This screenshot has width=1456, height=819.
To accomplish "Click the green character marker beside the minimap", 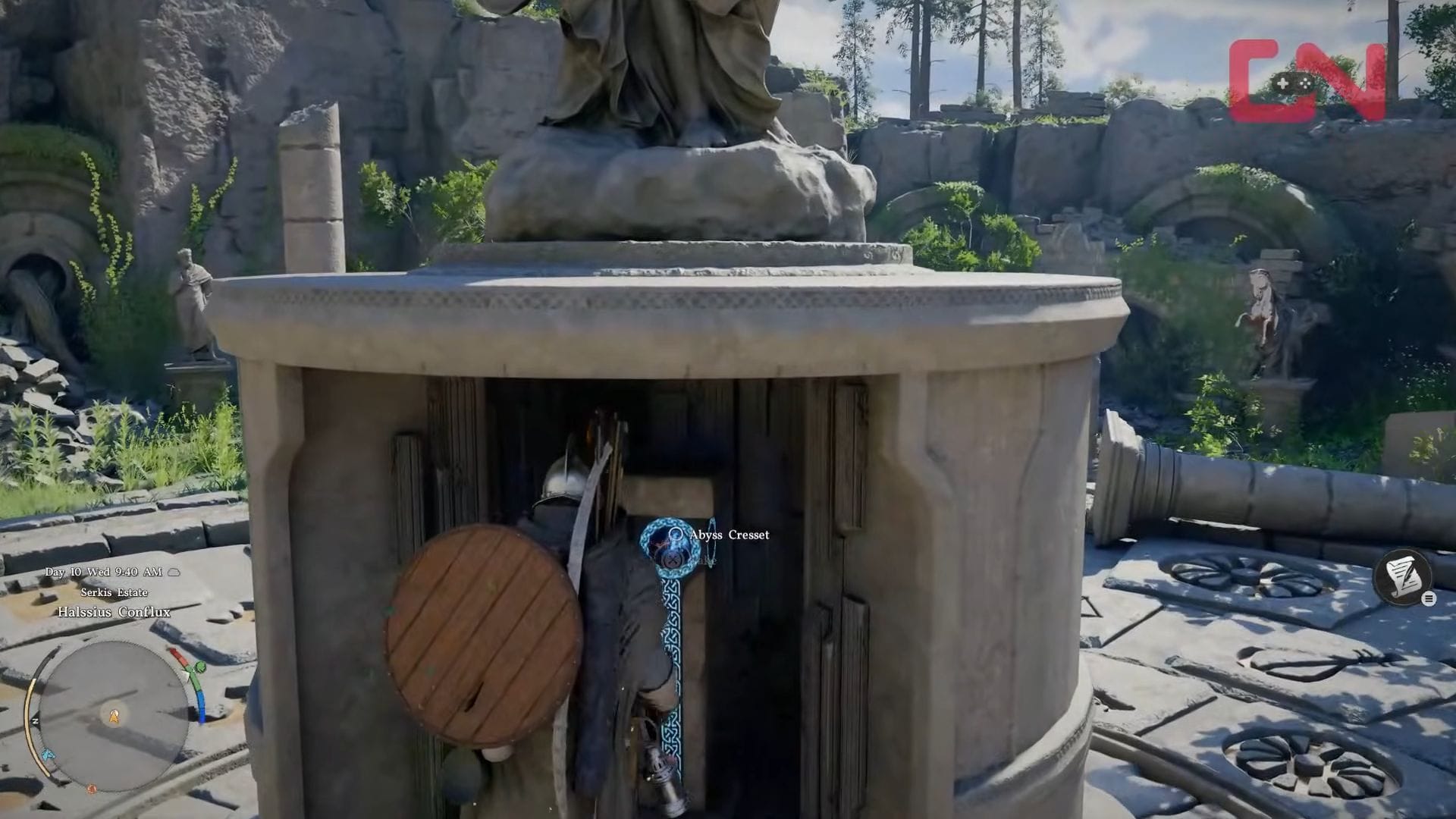I will (199, 667).
